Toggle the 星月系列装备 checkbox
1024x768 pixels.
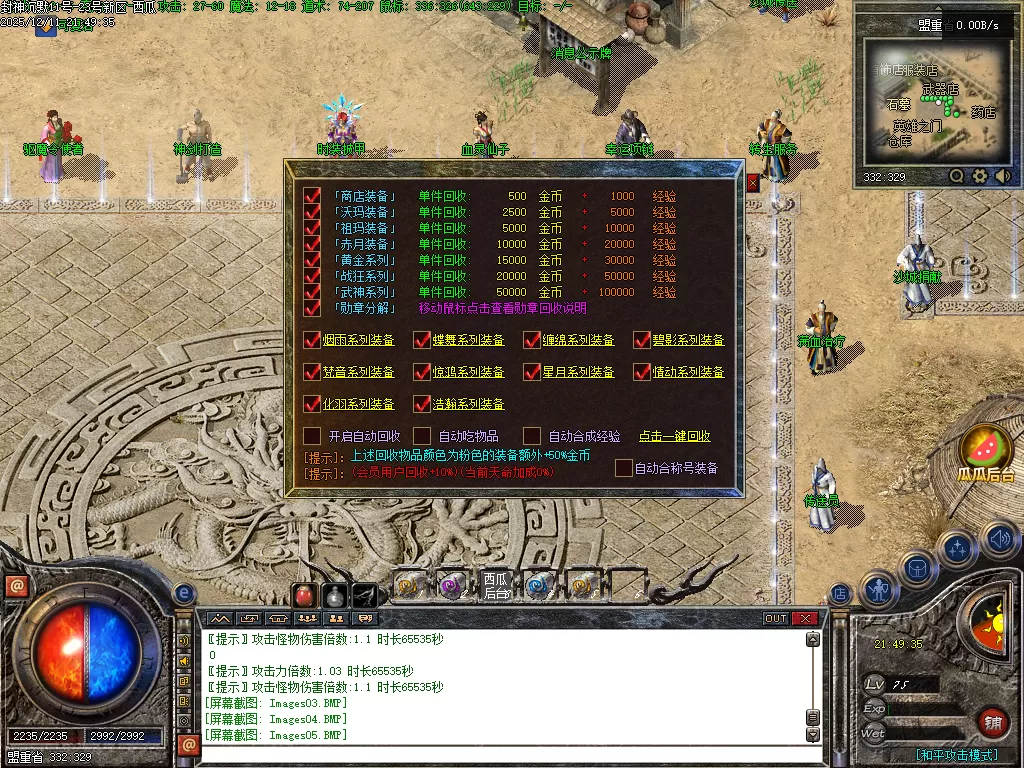[532, 372]
